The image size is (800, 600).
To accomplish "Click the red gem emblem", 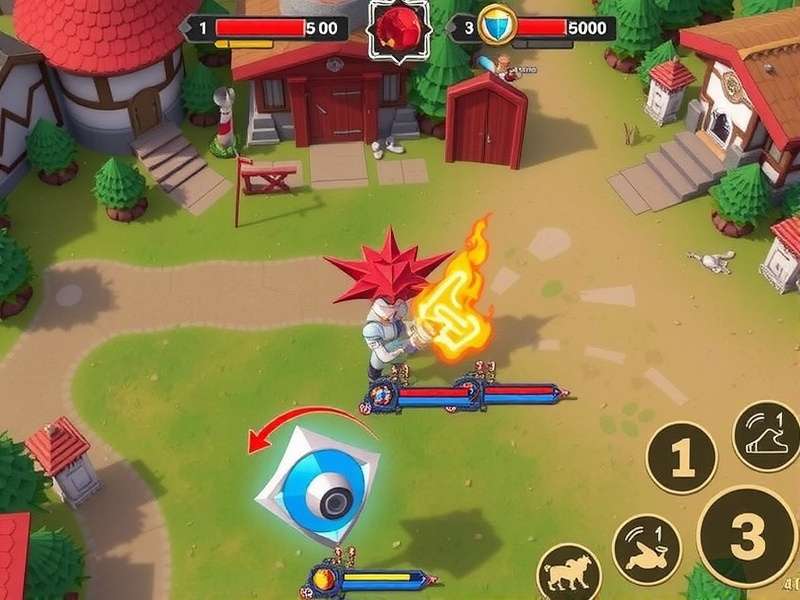I will coord(398,30).
